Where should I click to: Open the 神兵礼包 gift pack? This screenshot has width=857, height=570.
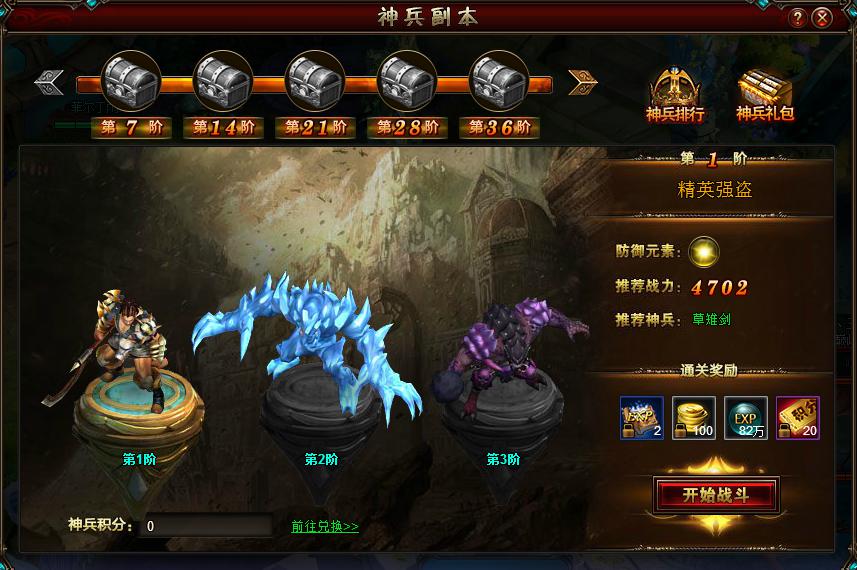coord(765,96)
